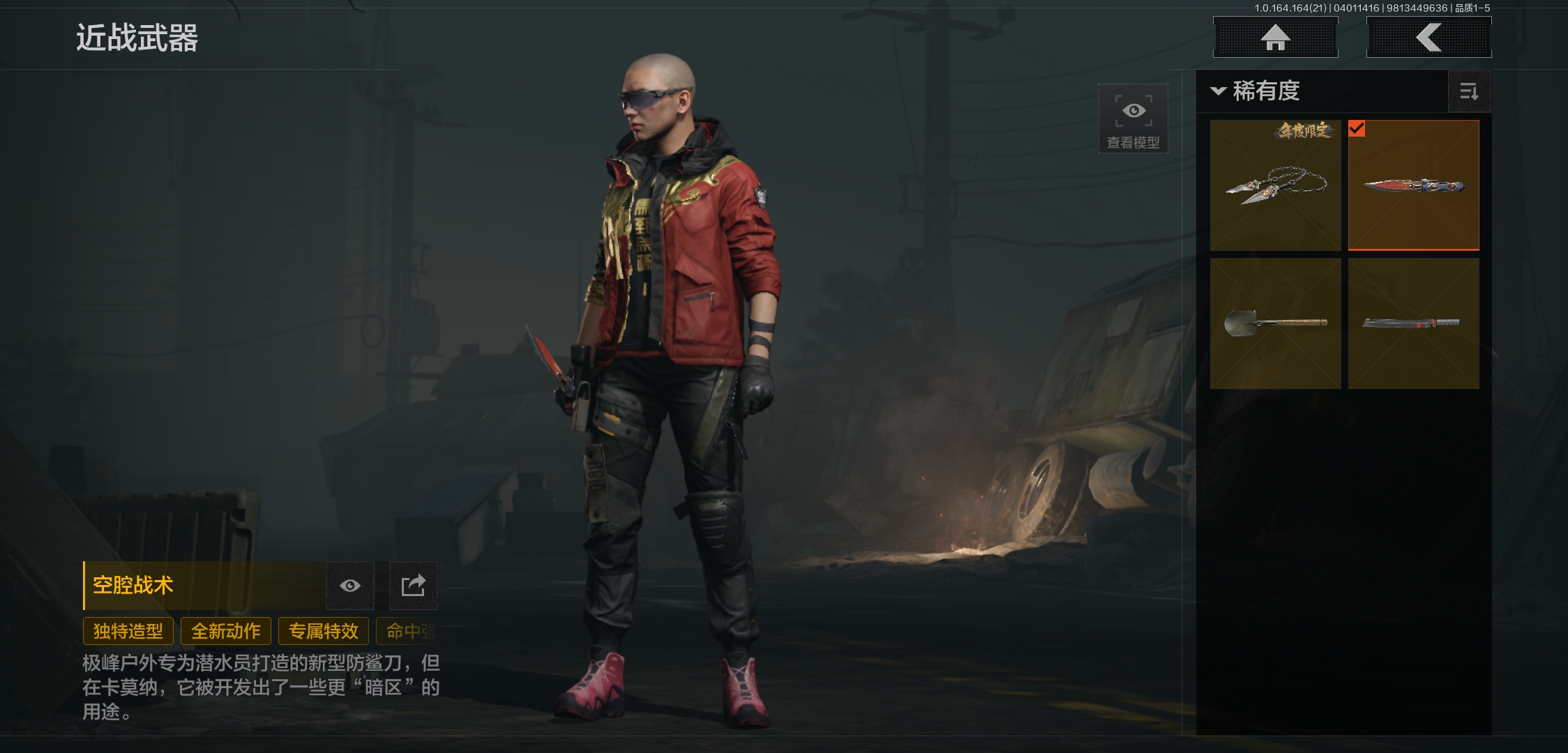This screenshot has width=1568, height=753.
Task: Go back with the arrow button
Action: click(1428, 38)
